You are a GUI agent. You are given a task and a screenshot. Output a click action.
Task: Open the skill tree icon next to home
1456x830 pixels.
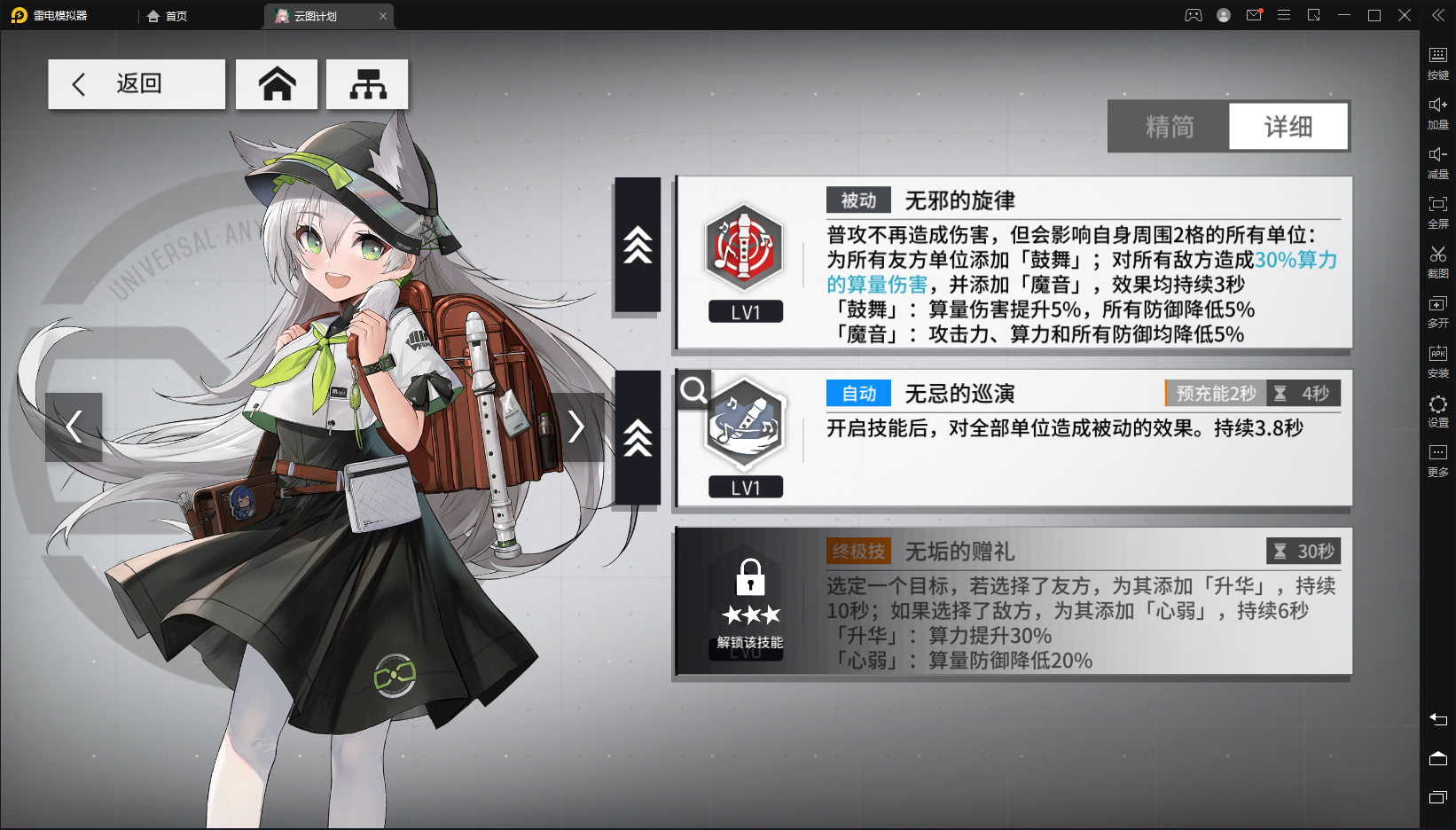[367, 83]
